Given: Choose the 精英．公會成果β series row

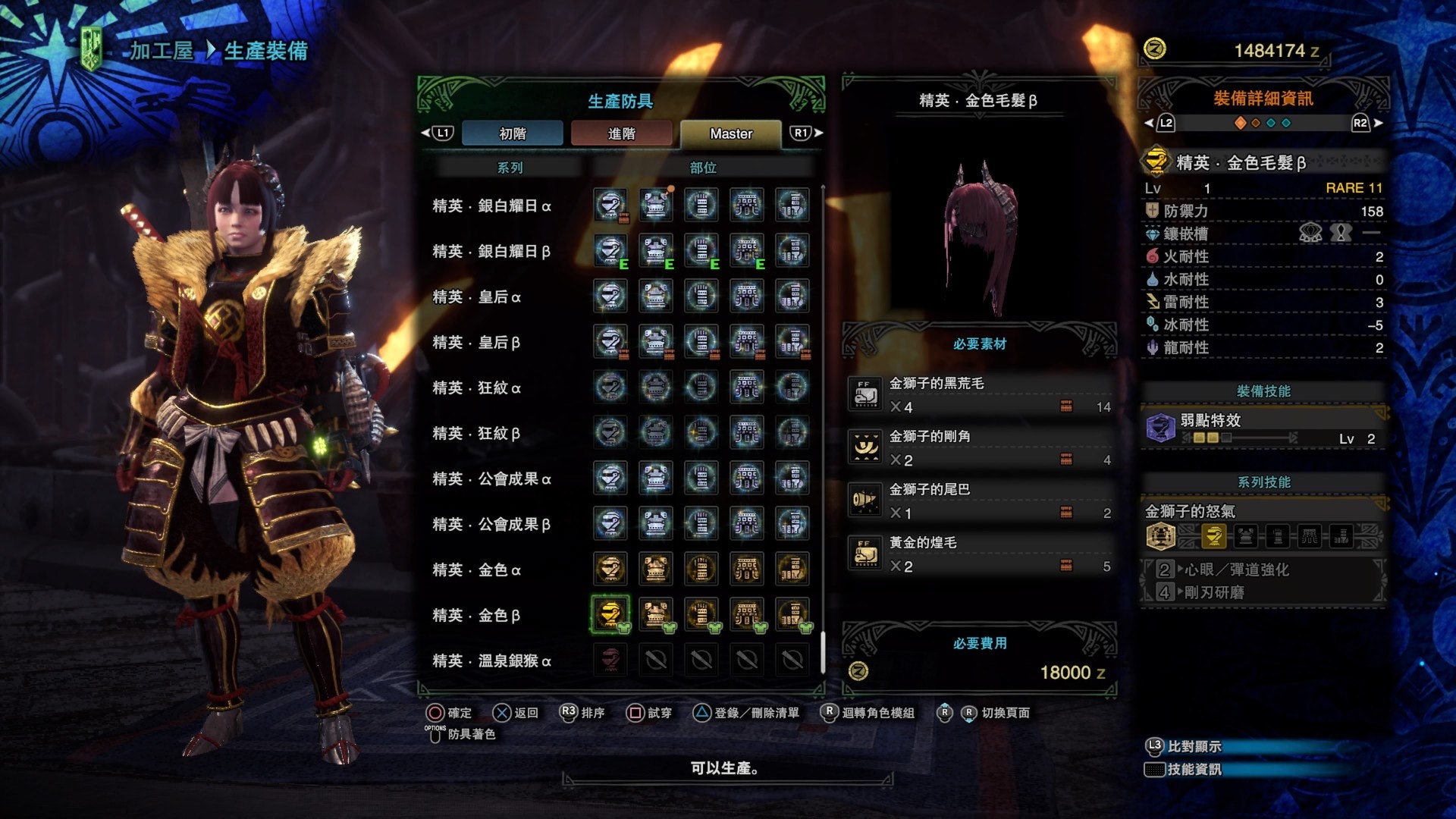Looking at the screenshot, I should tap(491, 524).
